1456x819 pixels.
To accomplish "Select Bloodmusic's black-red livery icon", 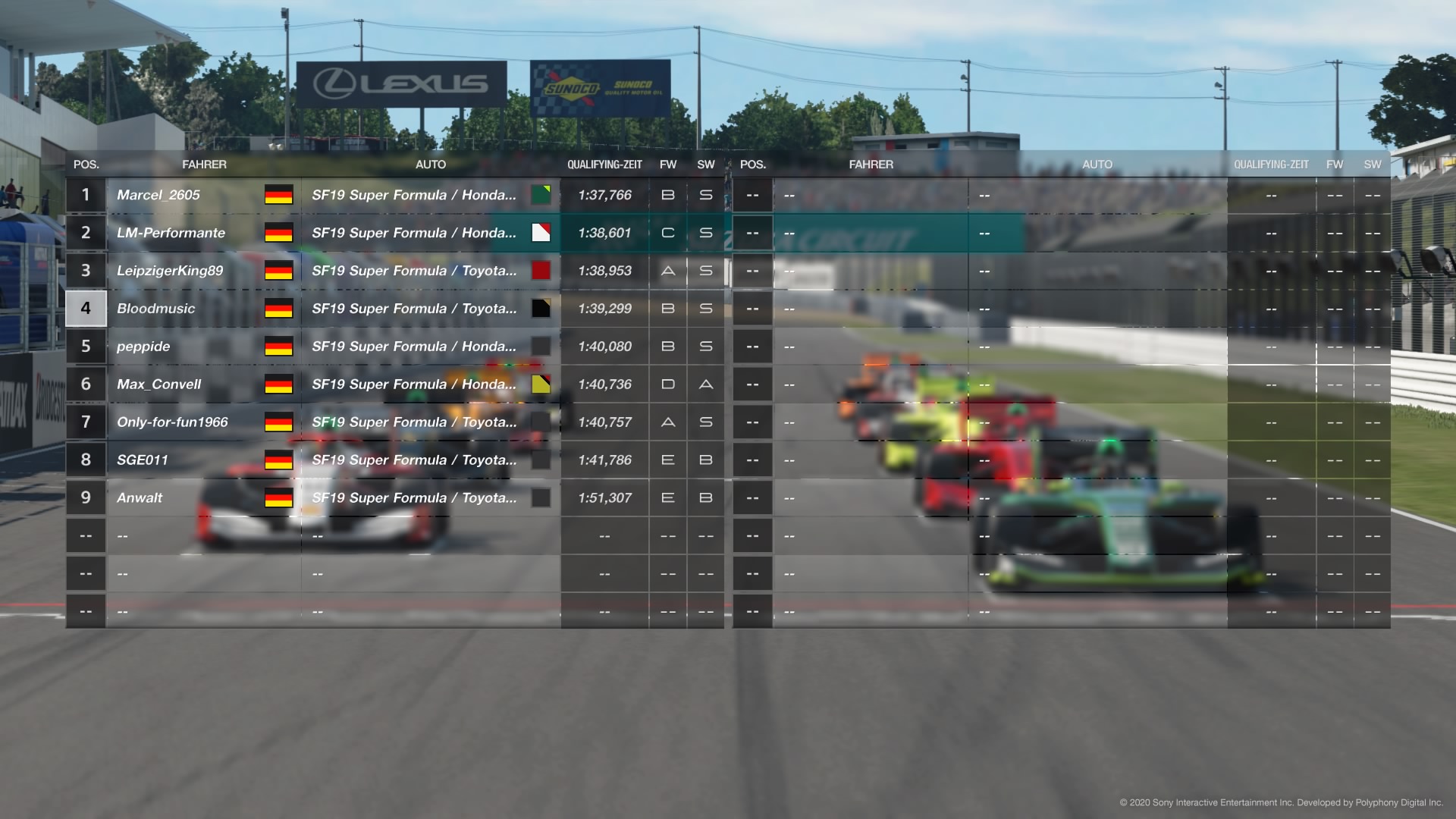I will (541, 309).
